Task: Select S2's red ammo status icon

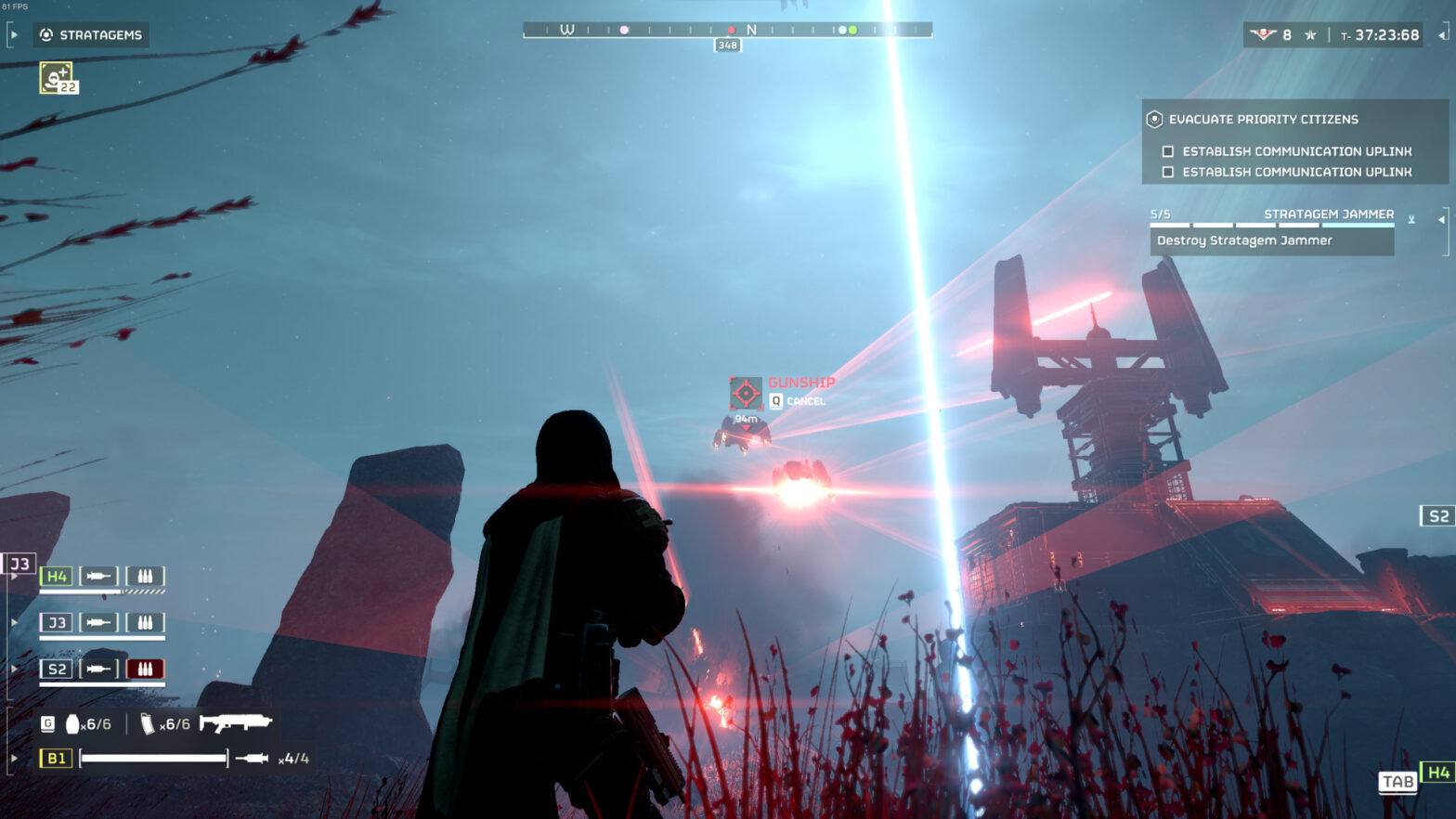Action: click(x=145, y=669)
